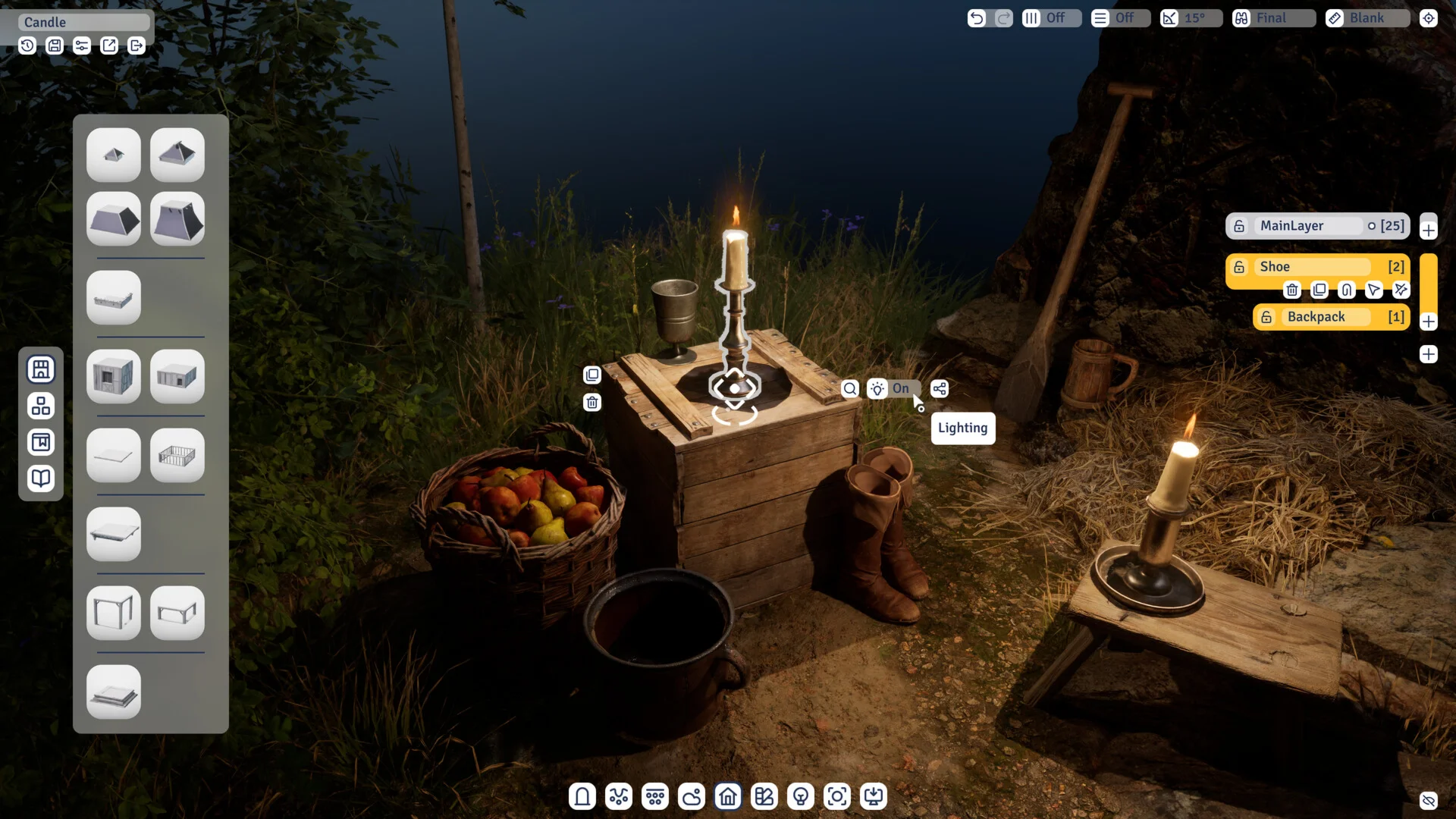Click the undo arrow button
Image resolution: width=1456 pixels, height=819 pixels.
(977, 18)
